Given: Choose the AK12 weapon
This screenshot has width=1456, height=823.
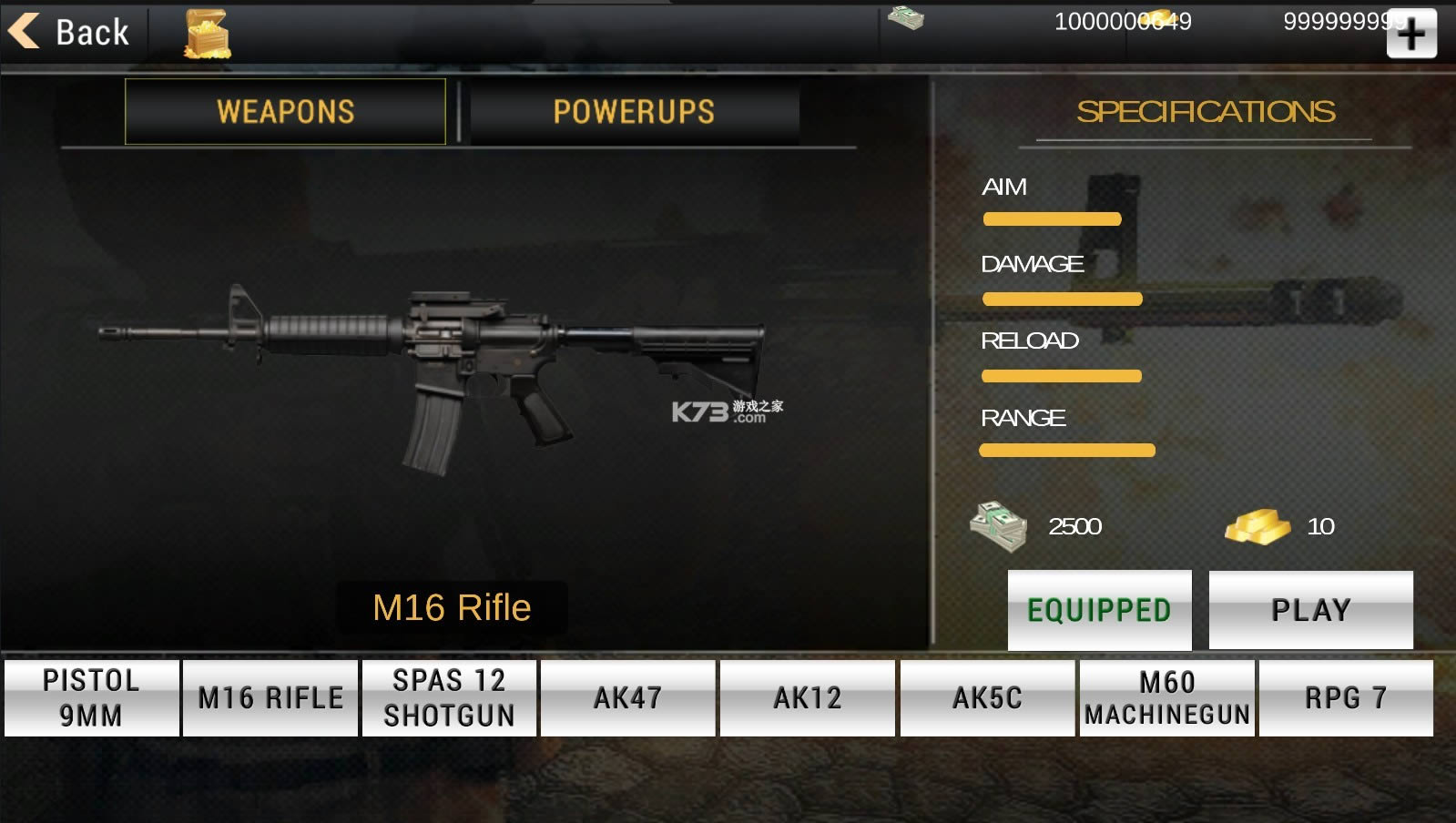Looking at the screenshot, I should pyautogui.click(x=807, y=697).
